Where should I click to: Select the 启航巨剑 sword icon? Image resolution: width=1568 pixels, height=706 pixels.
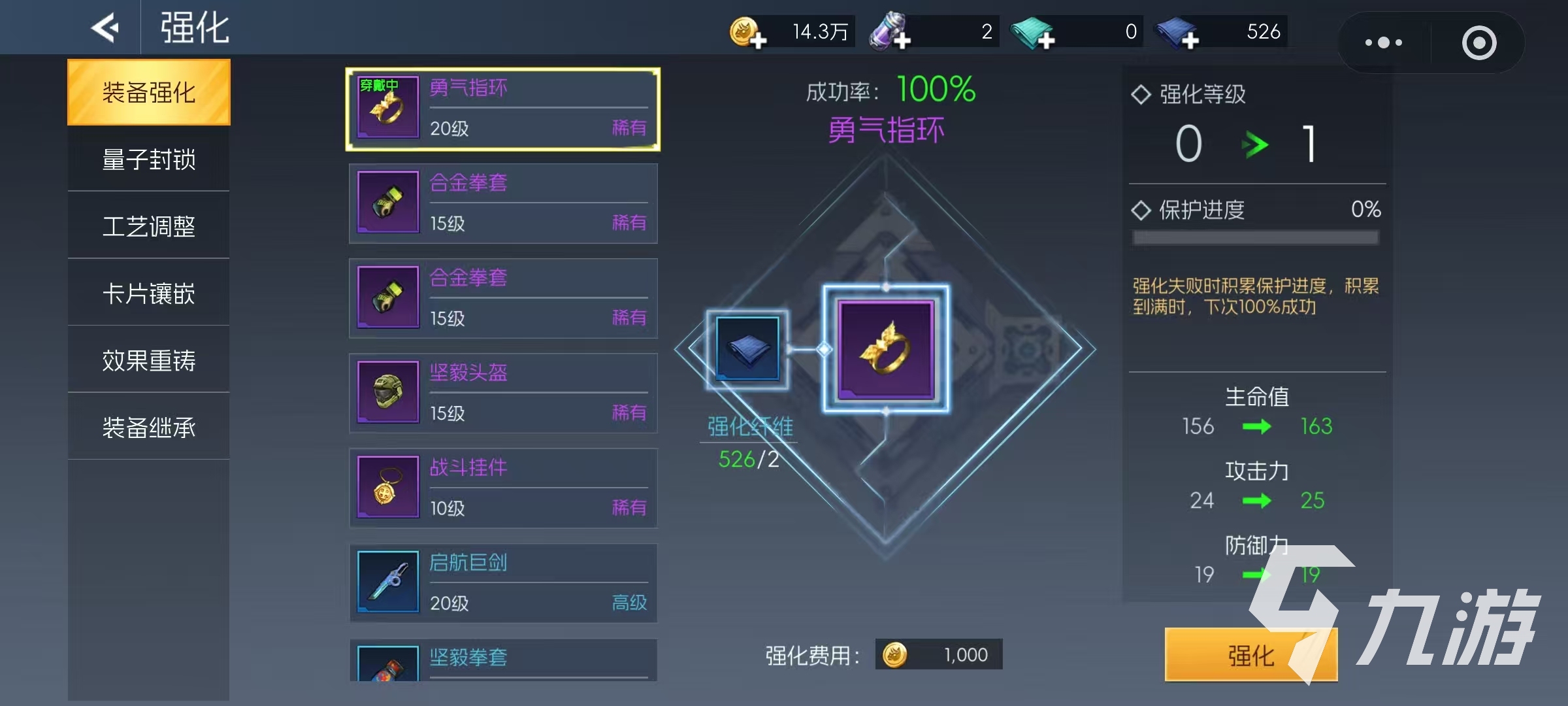387,582
